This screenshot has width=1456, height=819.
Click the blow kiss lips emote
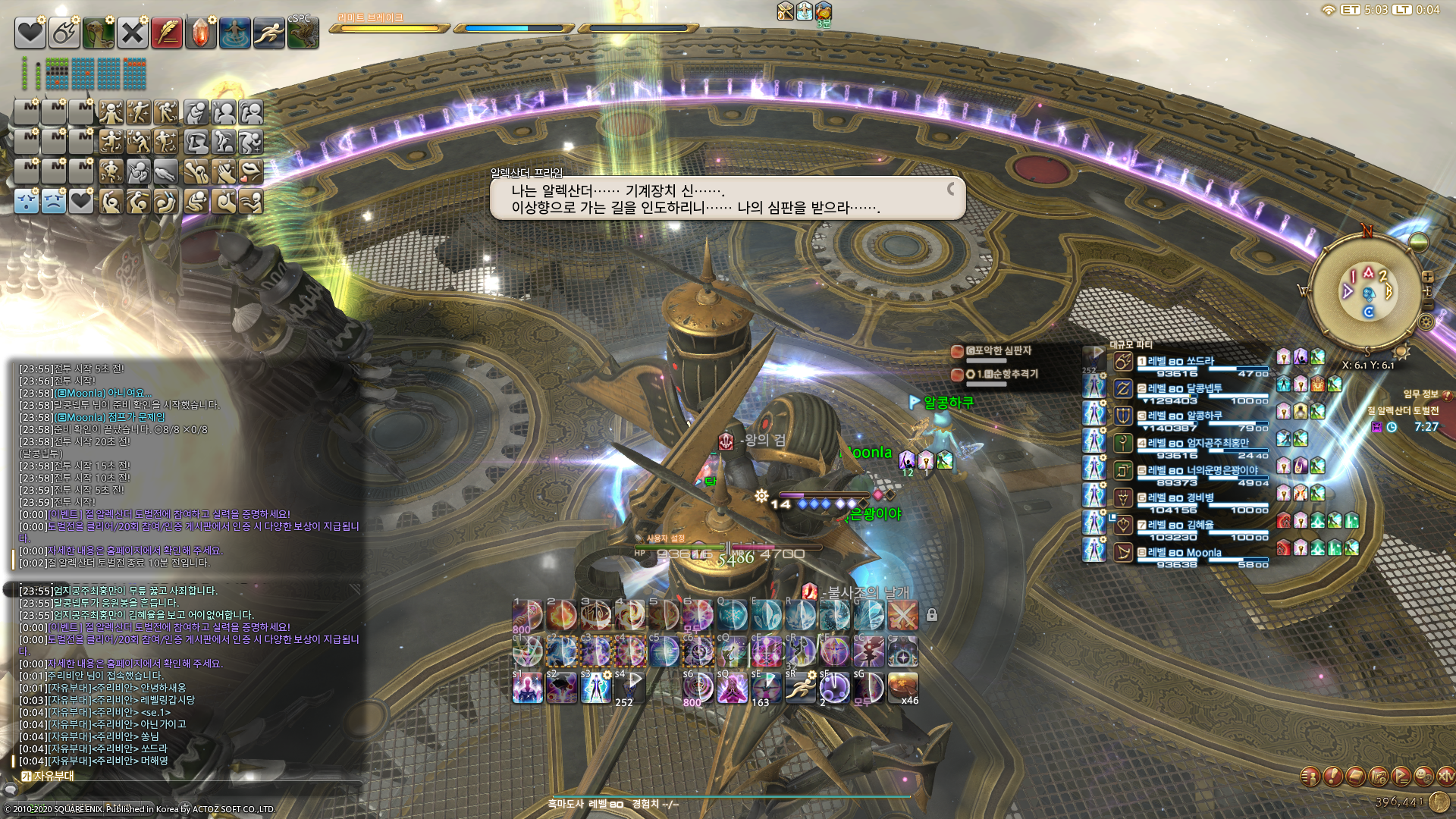pos(250,172)
